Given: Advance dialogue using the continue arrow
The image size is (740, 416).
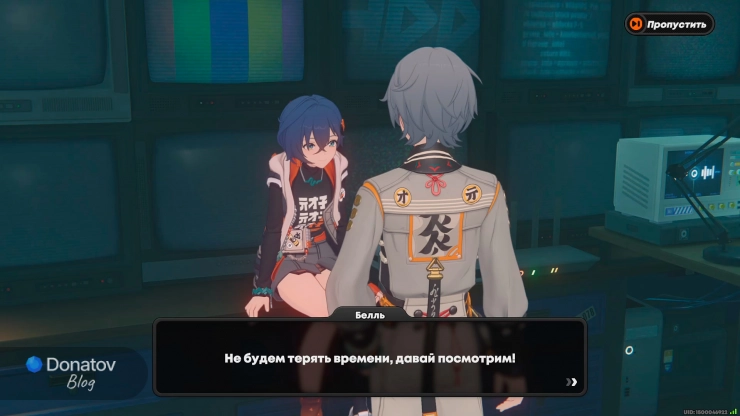Looking at the screenshot, I should (571, 381).
